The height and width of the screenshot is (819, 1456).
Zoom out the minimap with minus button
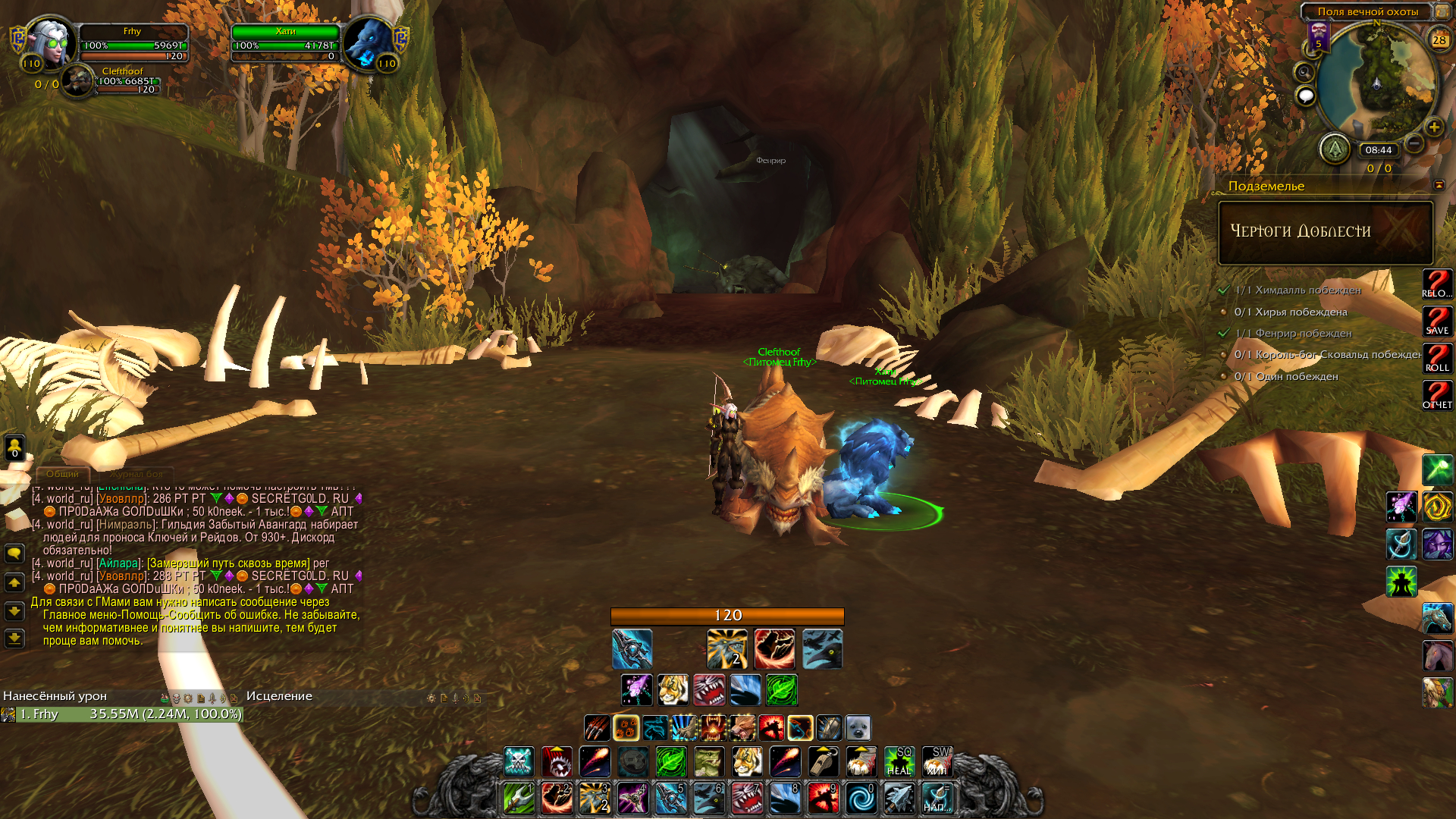(x=1414, y=143)
